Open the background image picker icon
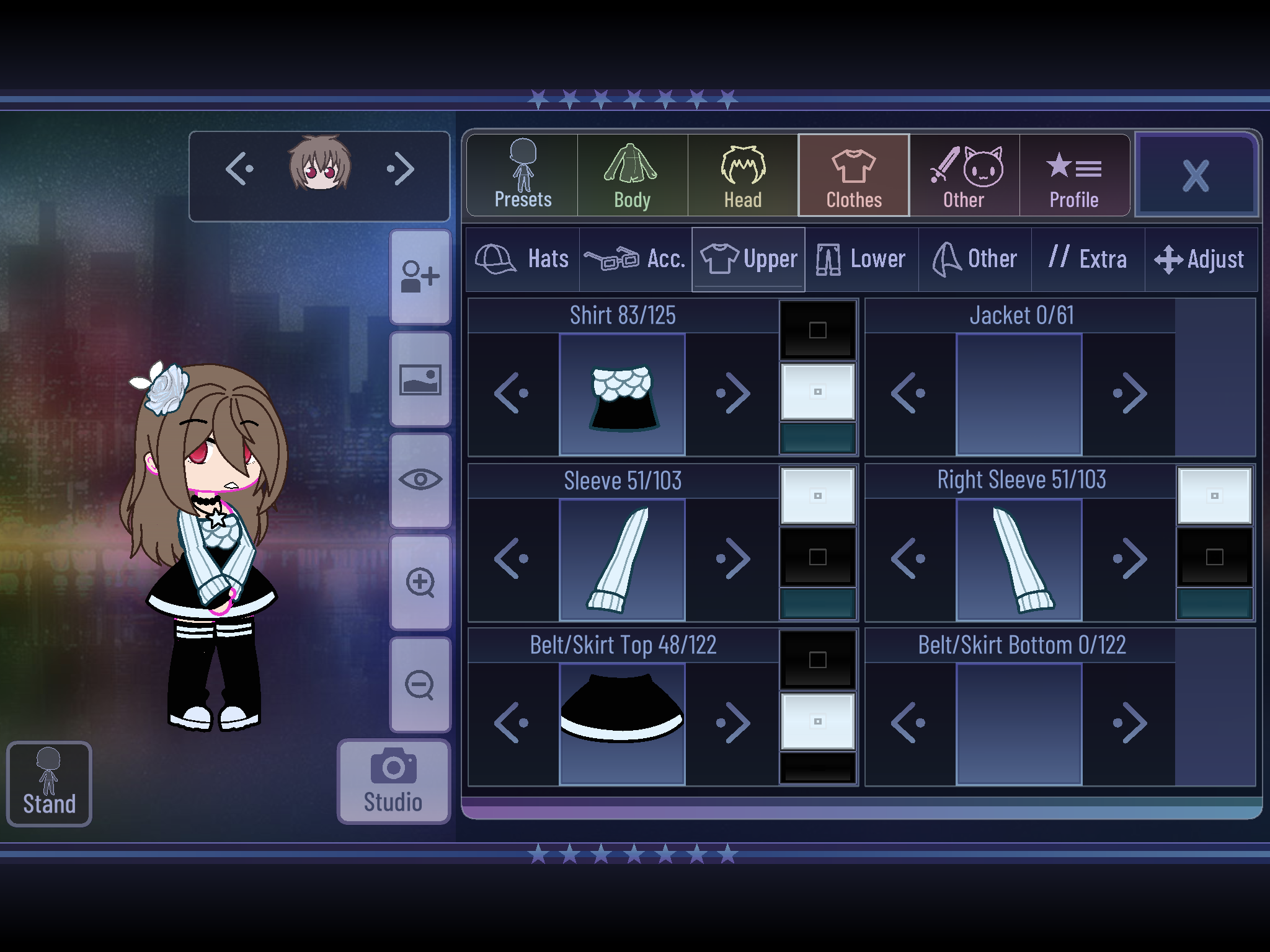Screen dimensions: 1270x952 coord(420,379)
